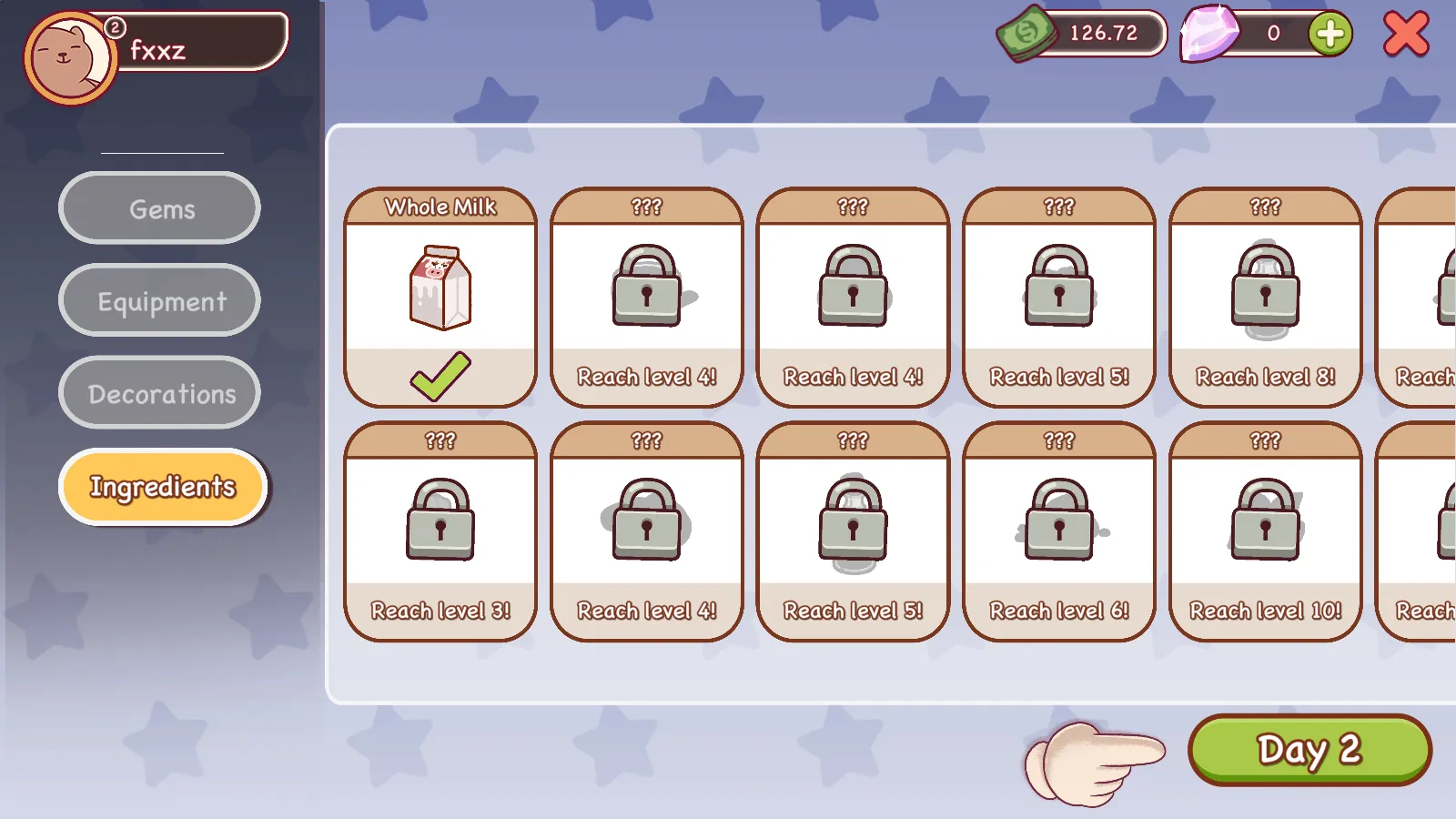Select the Ingredients category tab
Screen dimensions: 1456x819
tap(162, 487)
